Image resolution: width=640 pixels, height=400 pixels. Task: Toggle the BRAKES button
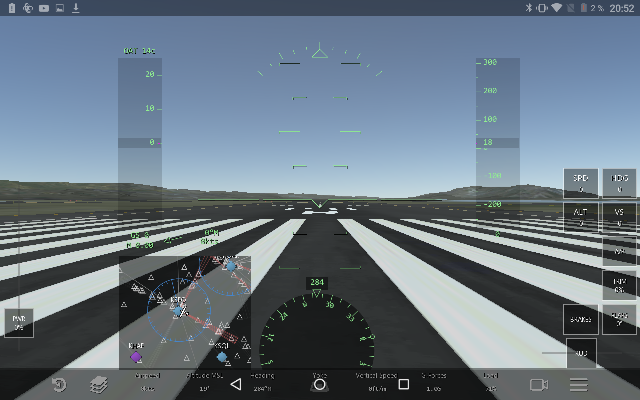pos(581,319)
